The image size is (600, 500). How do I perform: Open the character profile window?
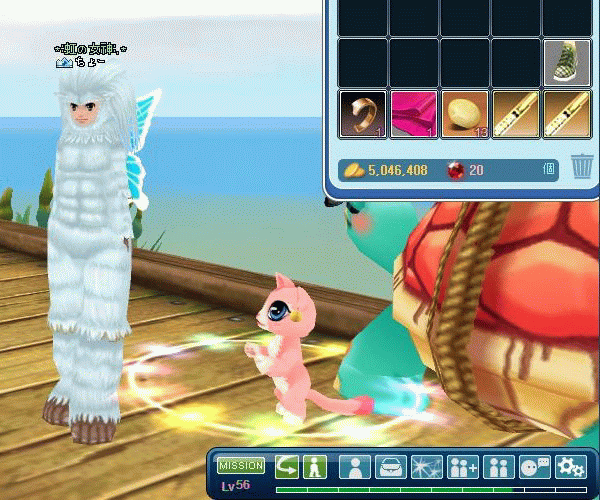pyautogui.click(x=354, y=467)
